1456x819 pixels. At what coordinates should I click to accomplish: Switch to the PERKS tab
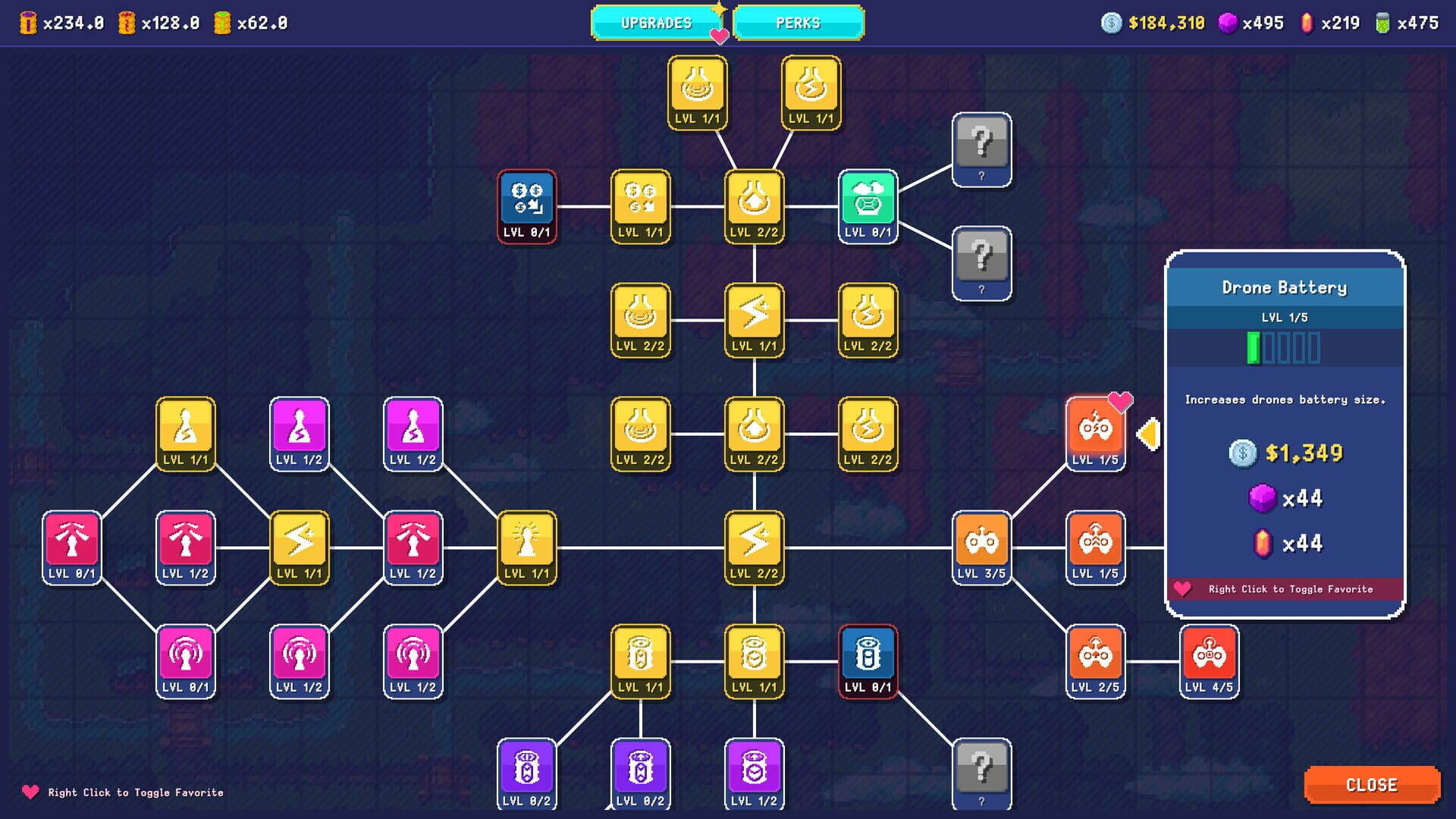[799, 23]
